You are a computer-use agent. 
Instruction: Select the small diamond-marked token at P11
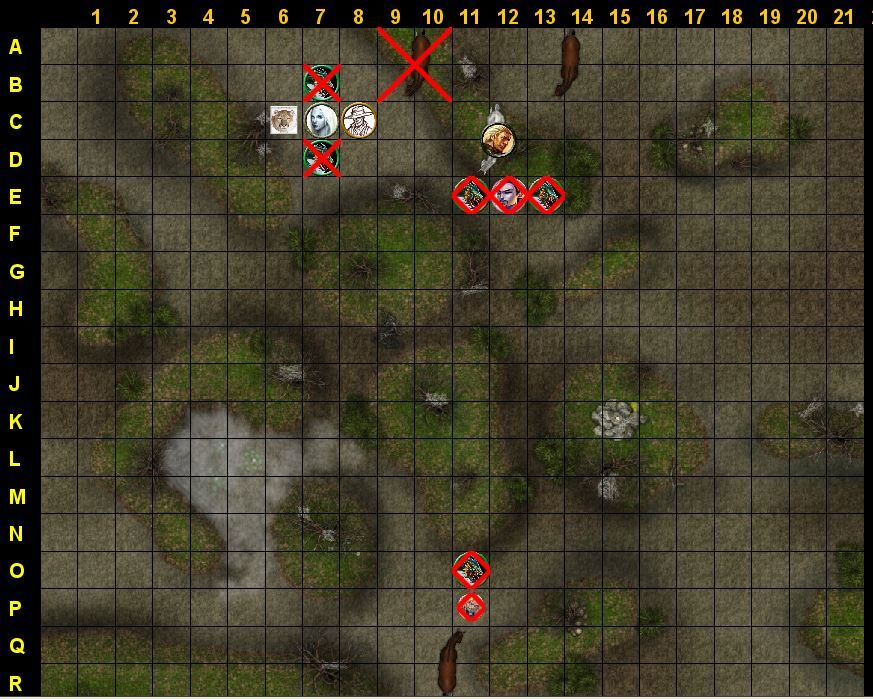[471, 606]
